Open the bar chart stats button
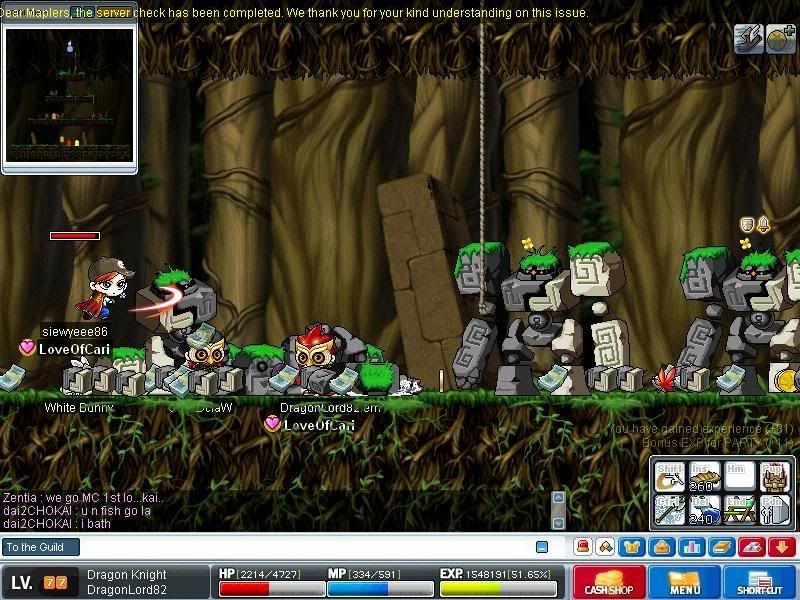The image size is (800, 600). point(690,547)
